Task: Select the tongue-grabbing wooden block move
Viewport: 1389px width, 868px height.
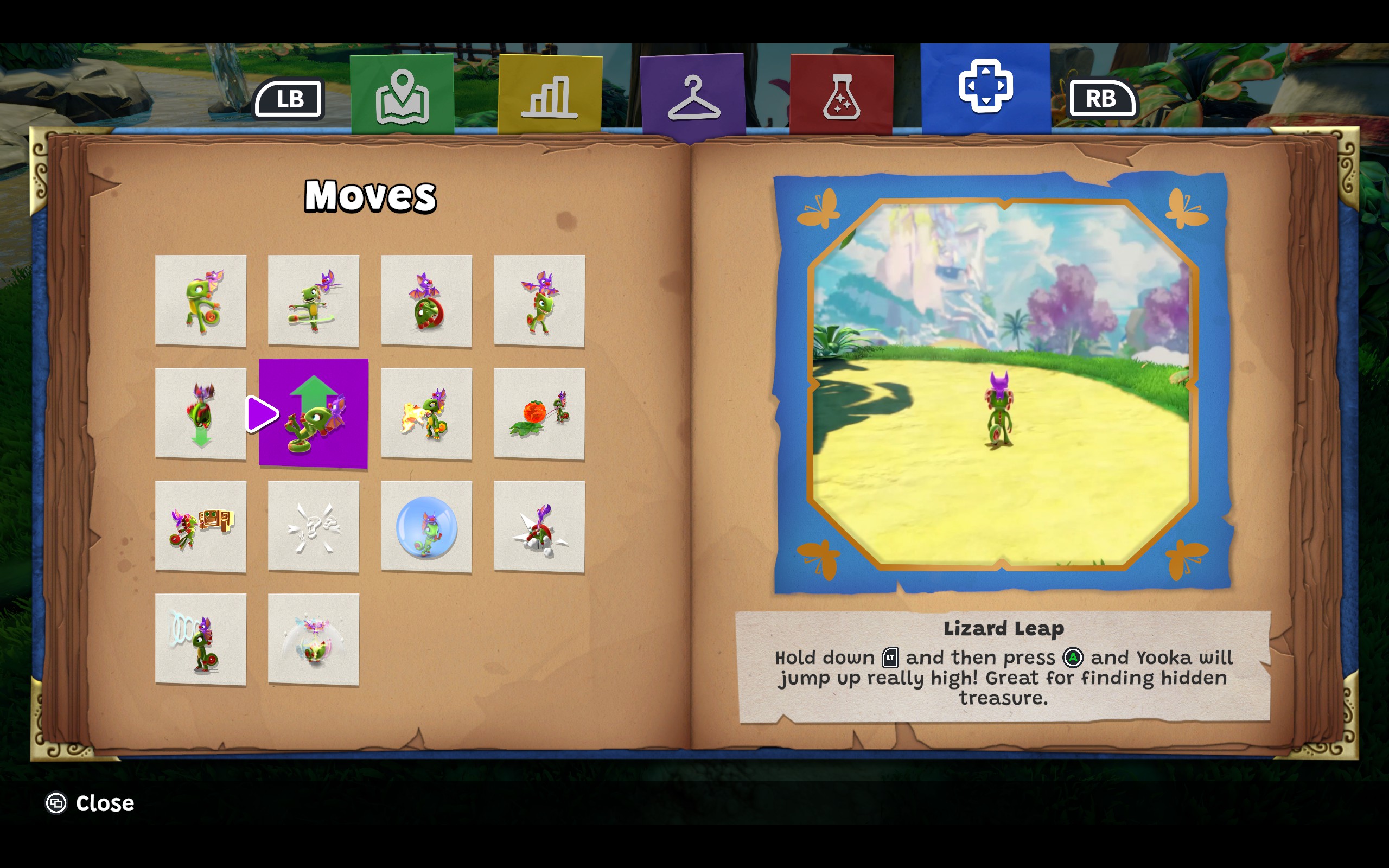Action: tap(200, 526)
